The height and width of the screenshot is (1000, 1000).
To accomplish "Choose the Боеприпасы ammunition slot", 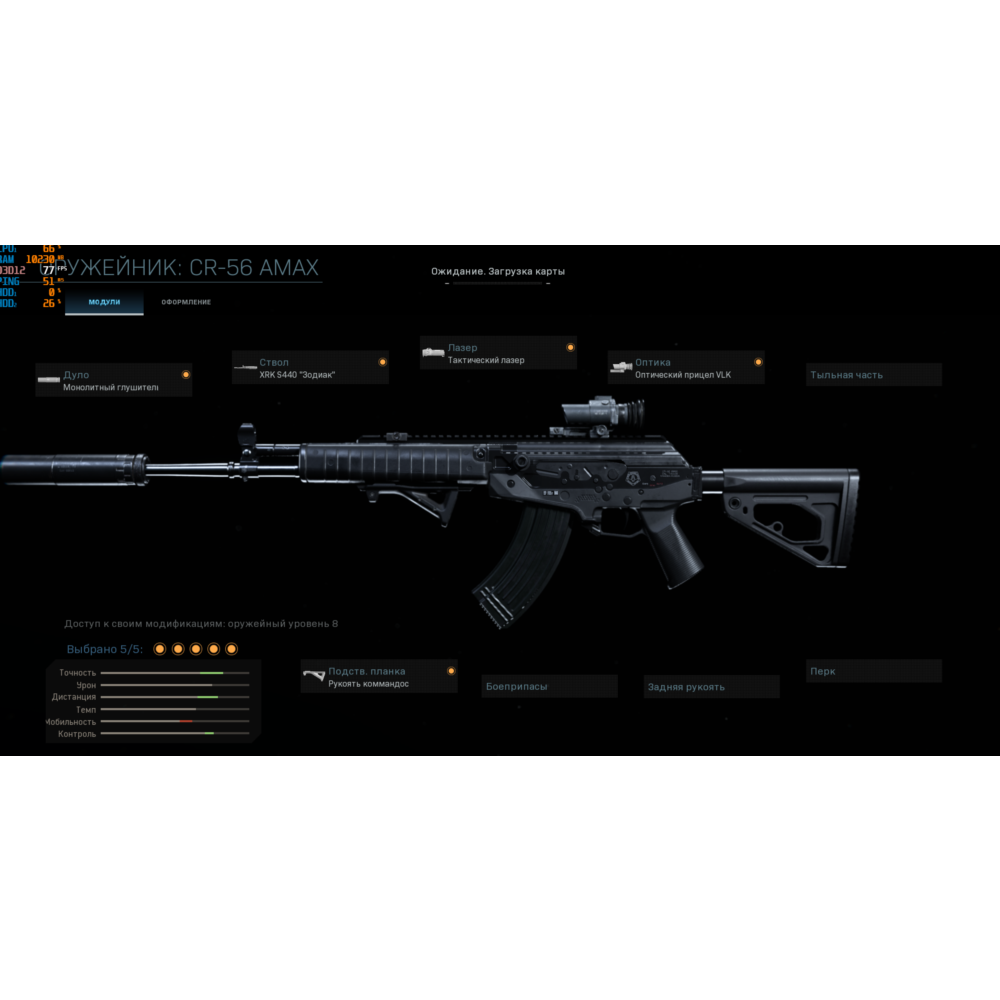I will click(x=549, y=687).
